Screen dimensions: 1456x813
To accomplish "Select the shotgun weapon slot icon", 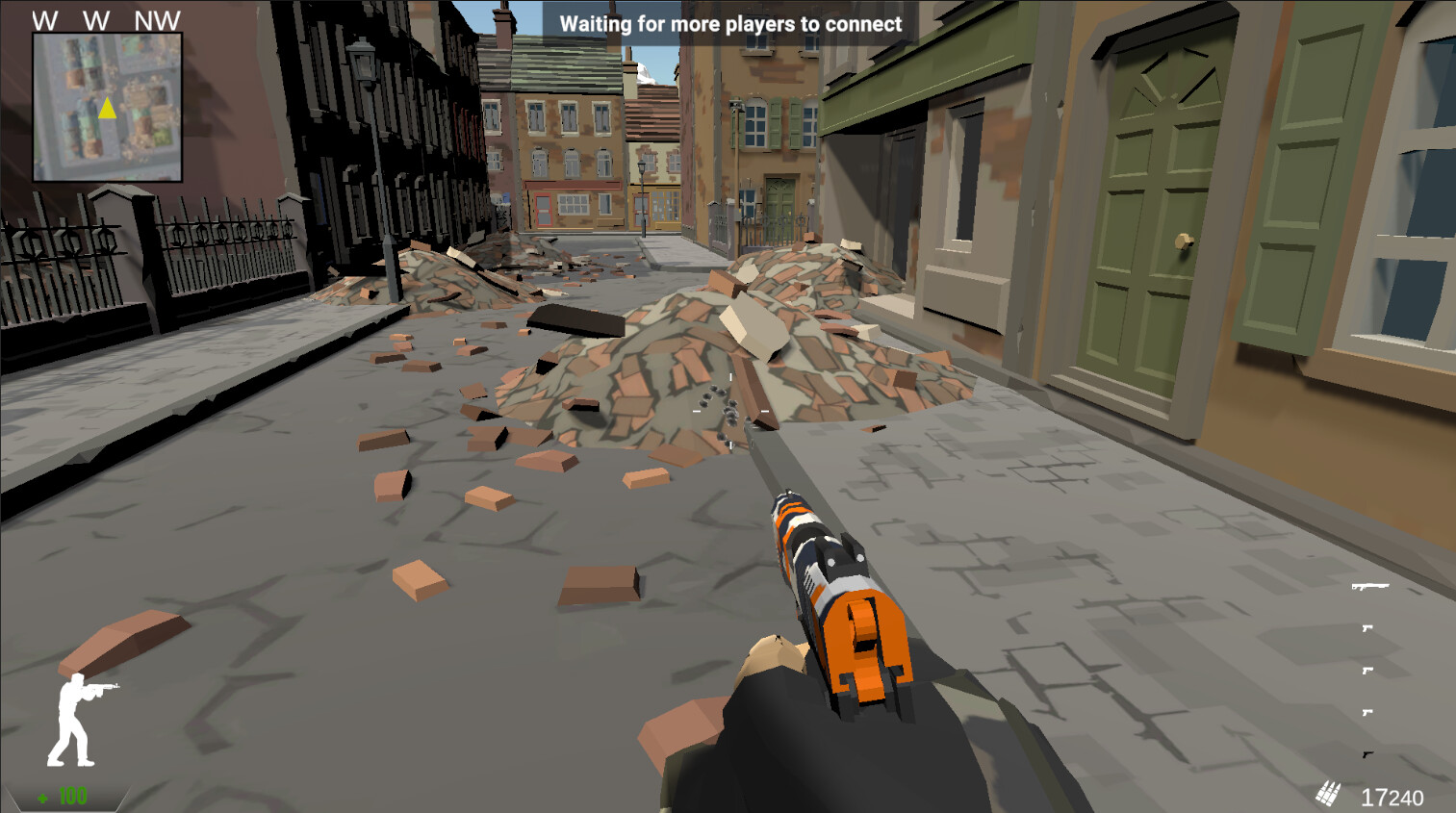I will (x=1370, y=587).
